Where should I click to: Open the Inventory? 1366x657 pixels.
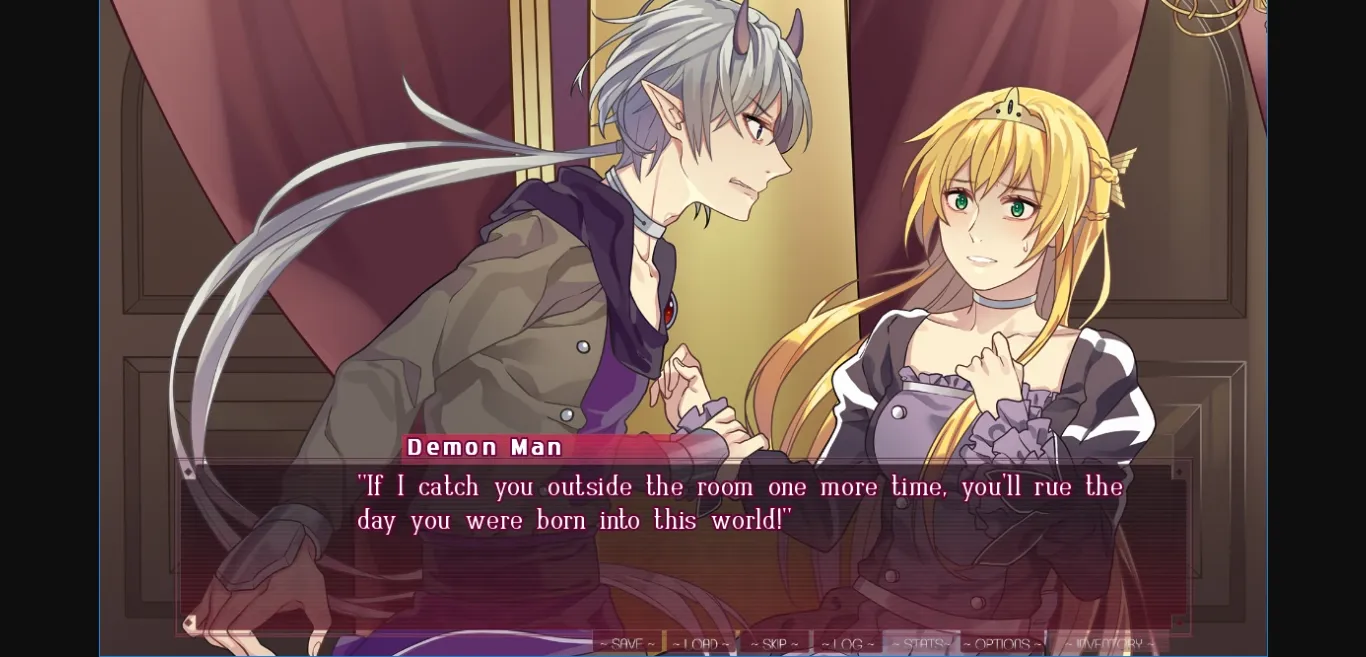point(1109,644)
